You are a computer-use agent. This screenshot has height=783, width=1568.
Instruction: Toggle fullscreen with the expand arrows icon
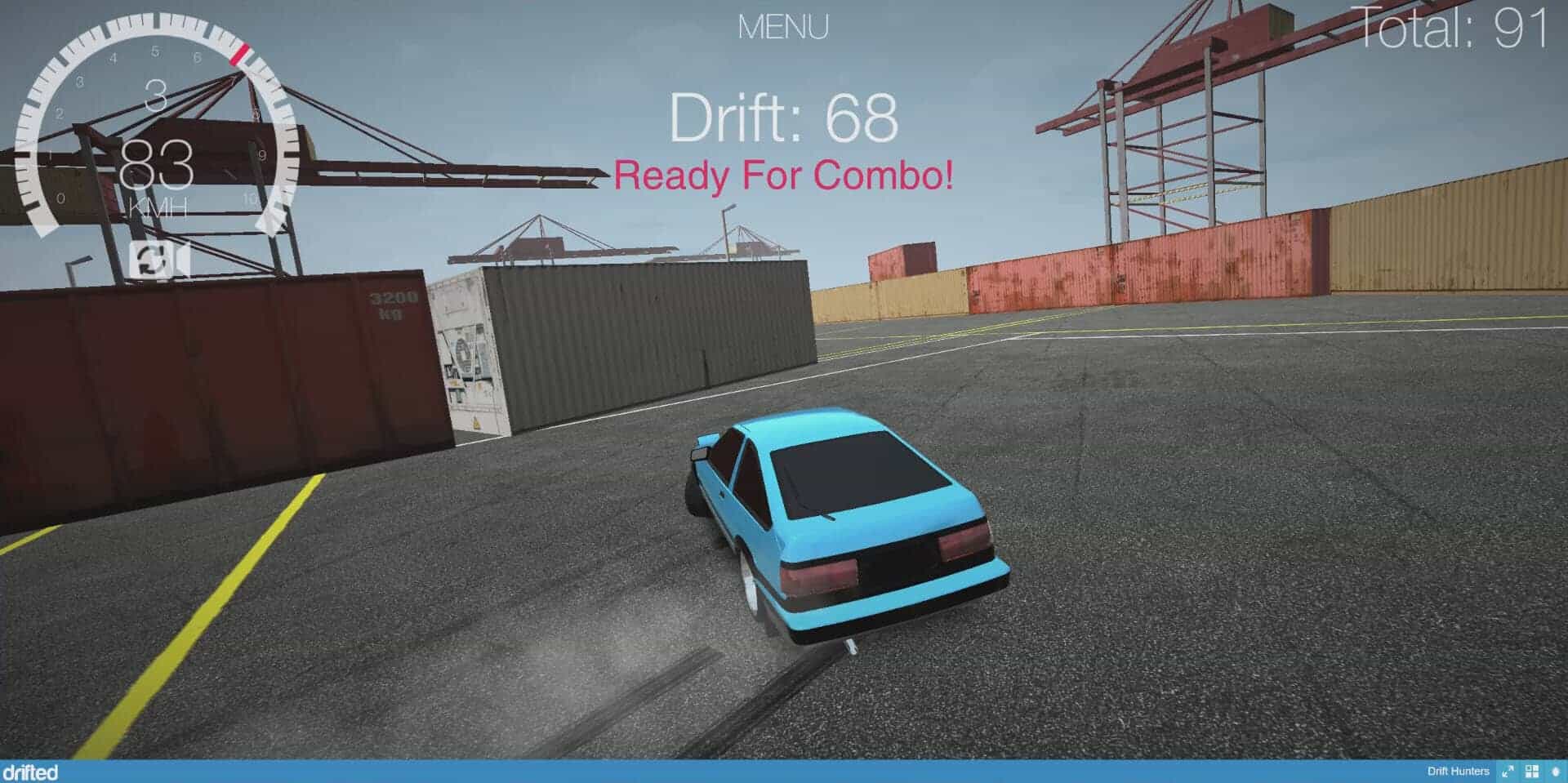tap(1508, 772)
